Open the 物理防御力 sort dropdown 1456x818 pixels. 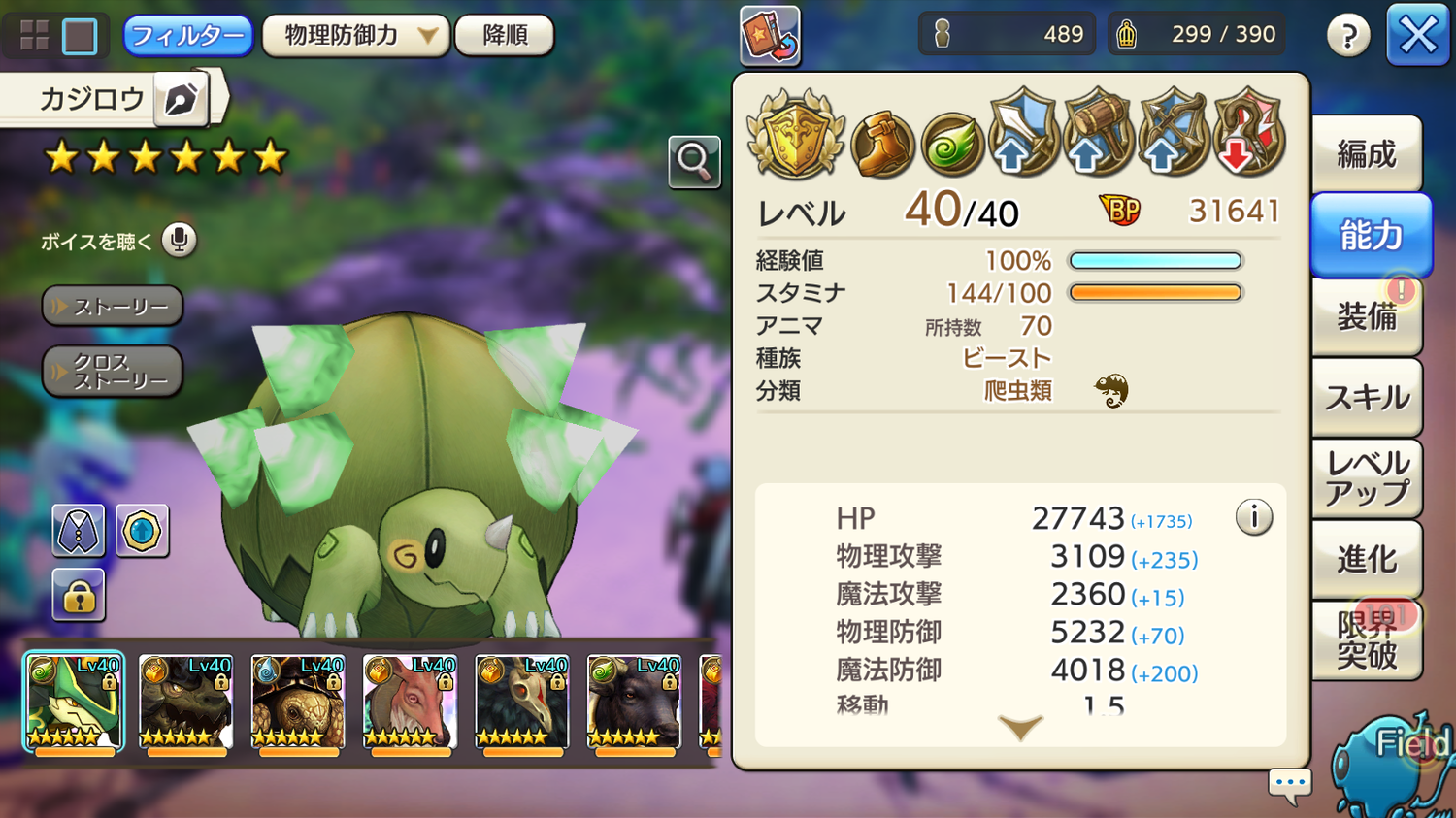coord(355,36)
